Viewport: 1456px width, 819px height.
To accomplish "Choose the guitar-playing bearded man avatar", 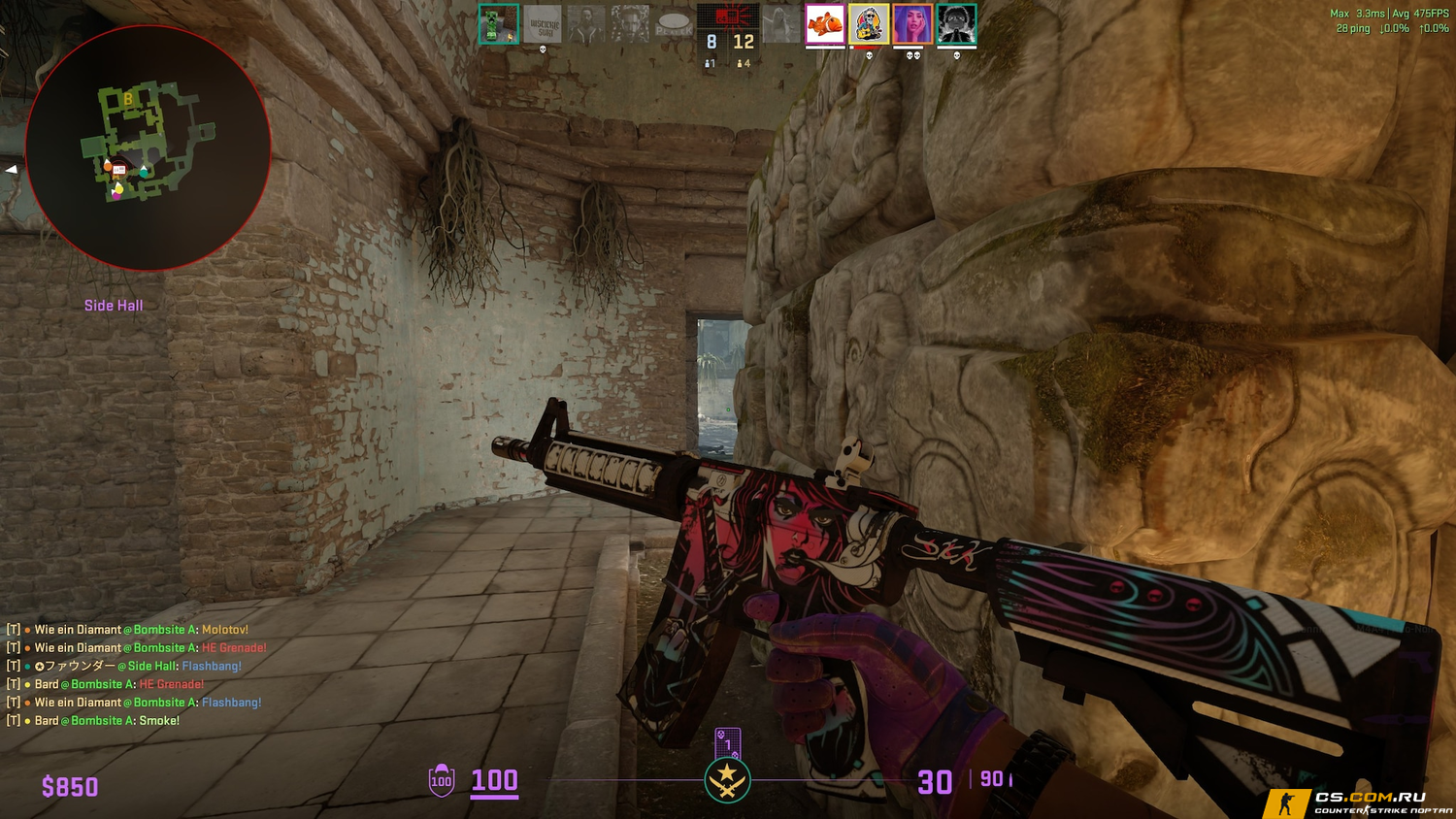I will click(868, 24).
